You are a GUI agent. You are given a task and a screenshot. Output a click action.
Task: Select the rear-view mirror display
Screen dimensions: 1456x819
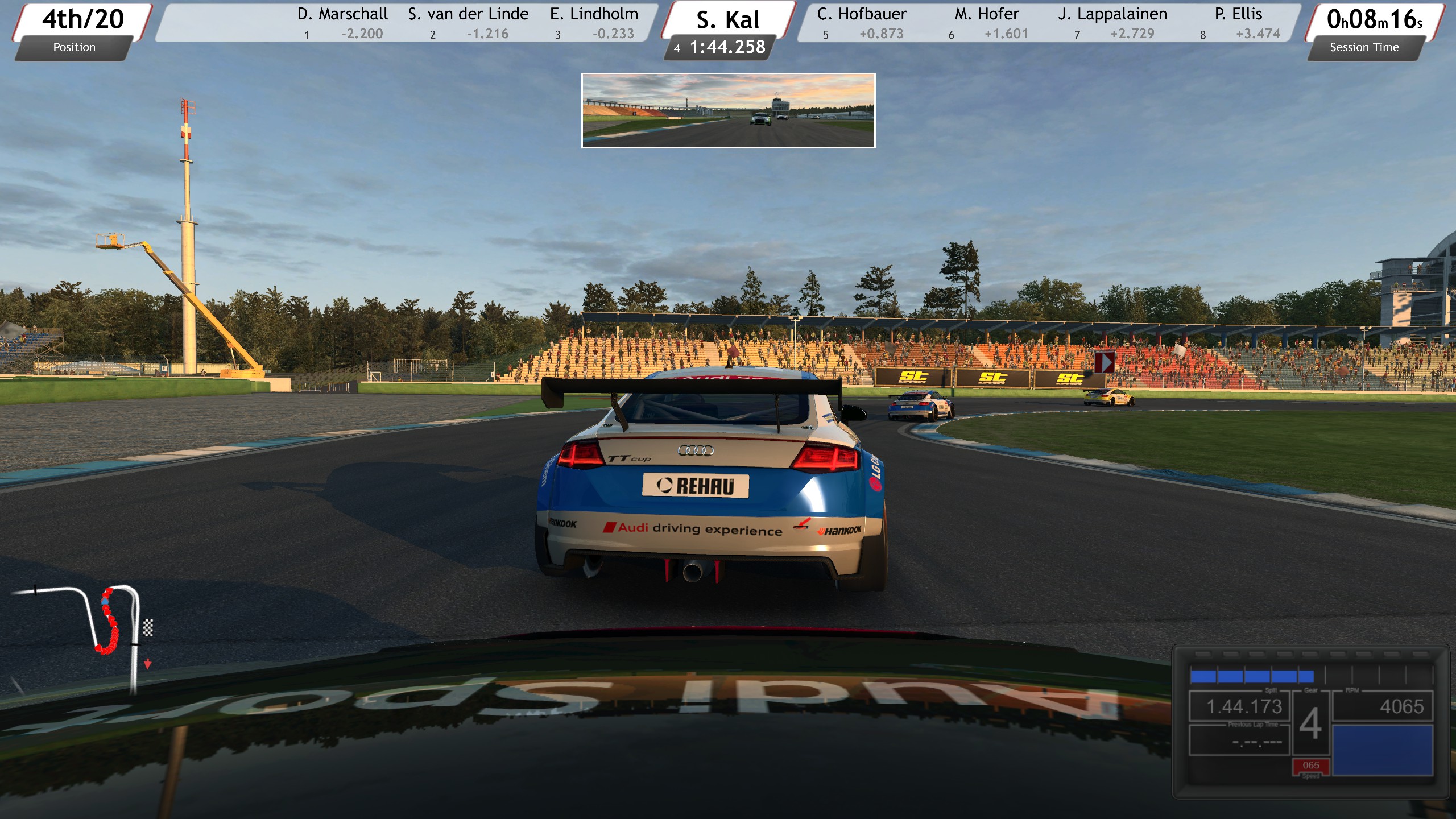tap(728, 110)
